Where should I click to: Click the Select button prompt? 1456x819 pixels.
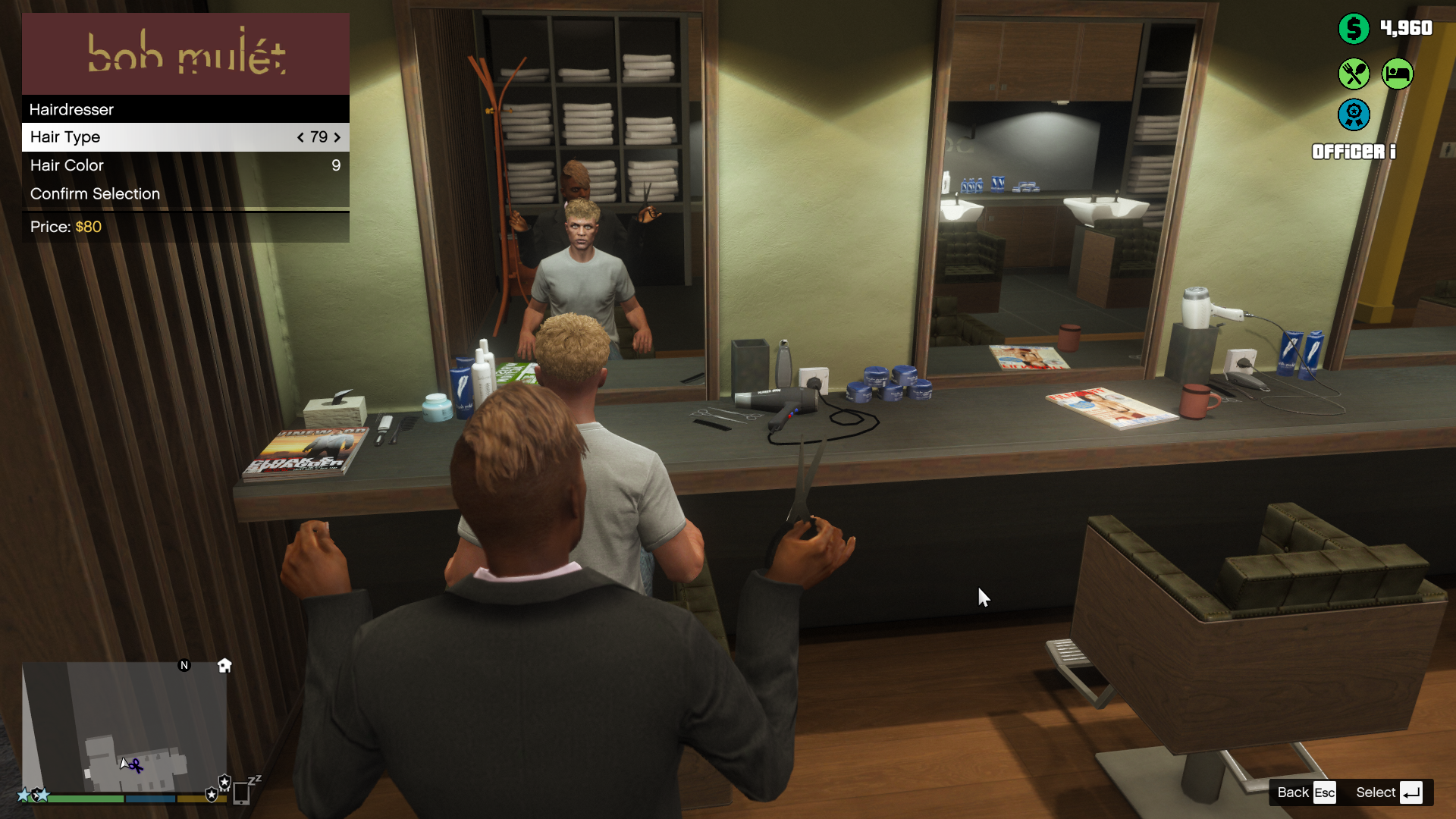tap(1389, 792)
